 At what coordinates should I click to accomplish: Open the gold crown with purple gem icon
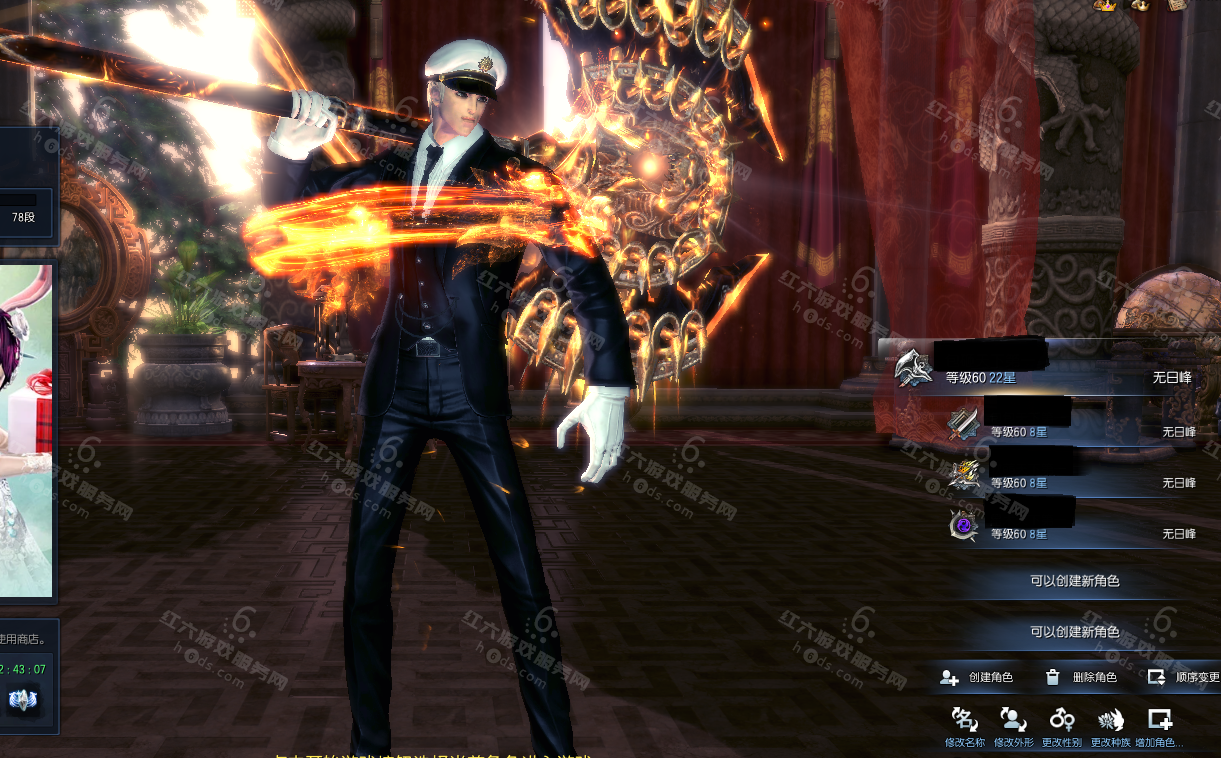tap(1107, 6)
